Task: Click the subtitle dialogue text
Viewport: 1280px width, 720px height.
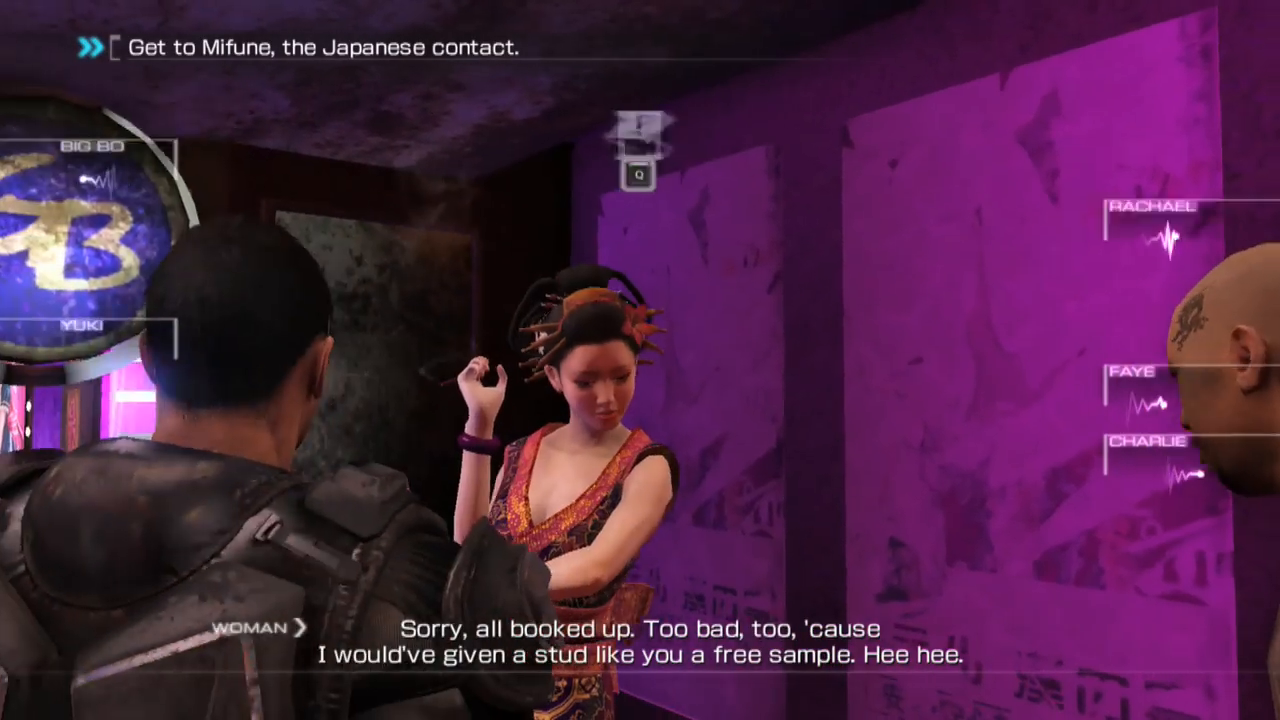Action: 640,642
